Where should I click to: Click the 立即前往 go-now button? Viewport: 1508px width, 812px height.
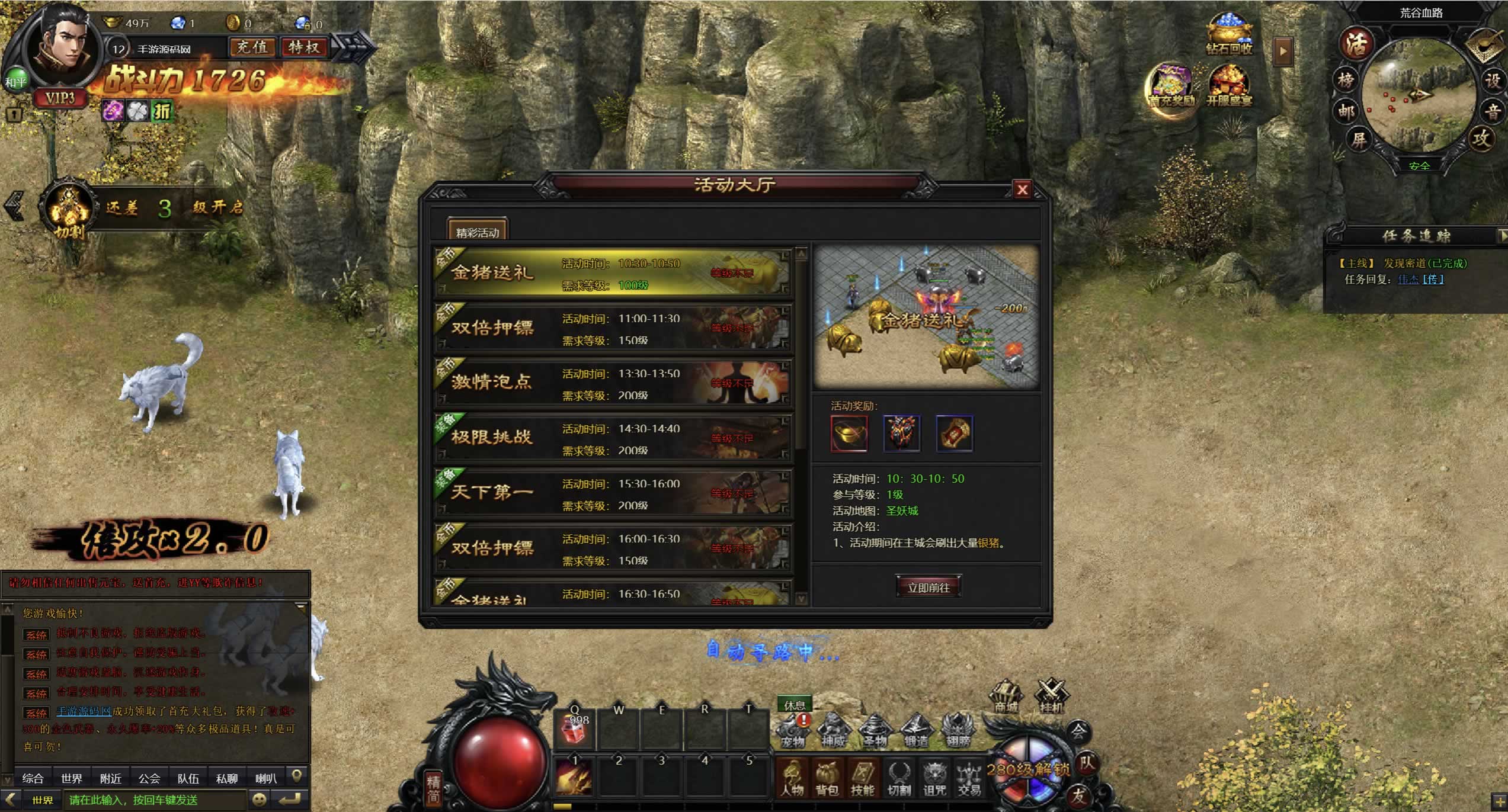point(929,588)
